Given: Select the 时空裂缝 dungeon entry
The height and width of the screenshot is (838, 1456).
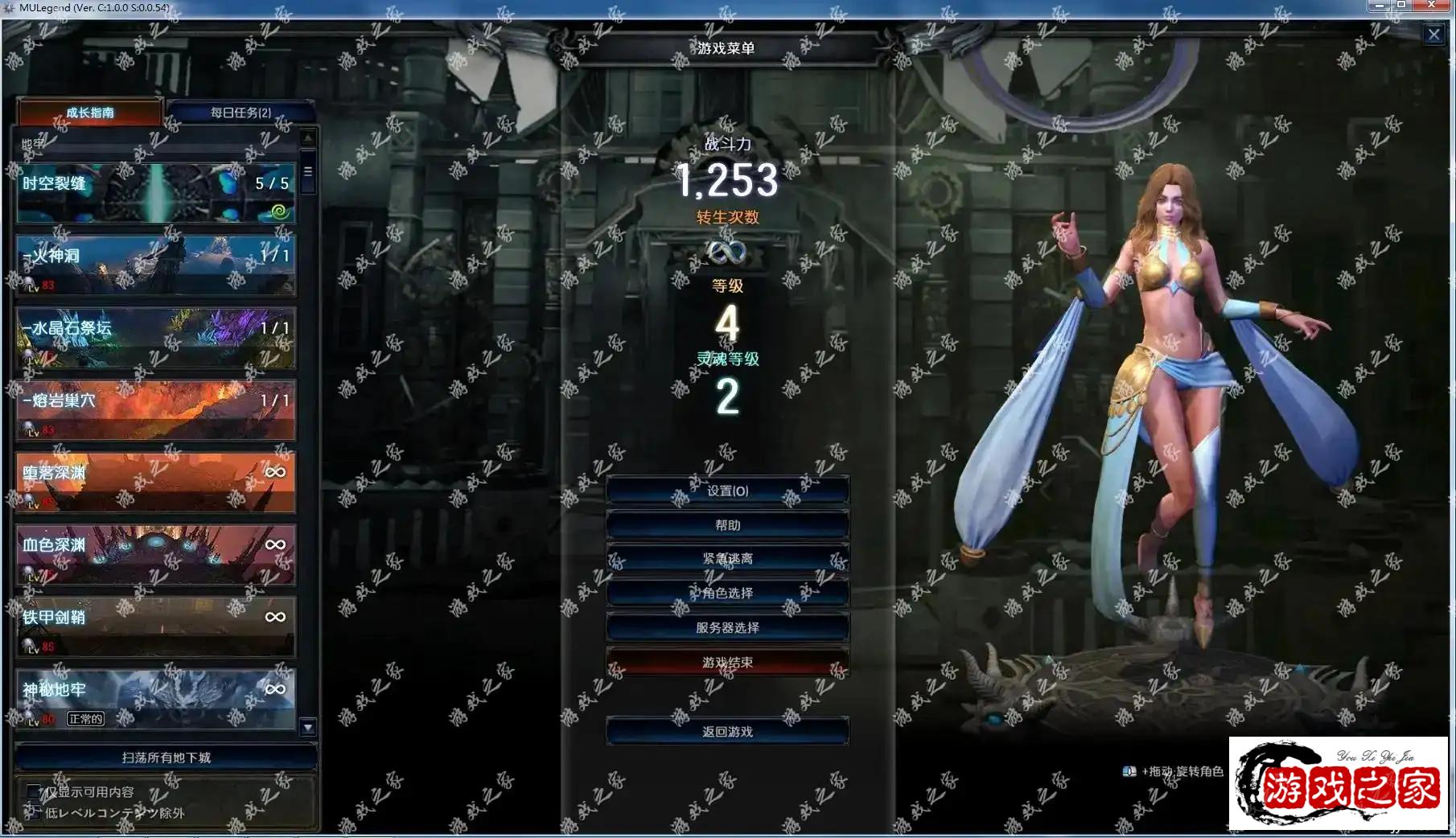Looking at the screenshot, I should [155, 193].
